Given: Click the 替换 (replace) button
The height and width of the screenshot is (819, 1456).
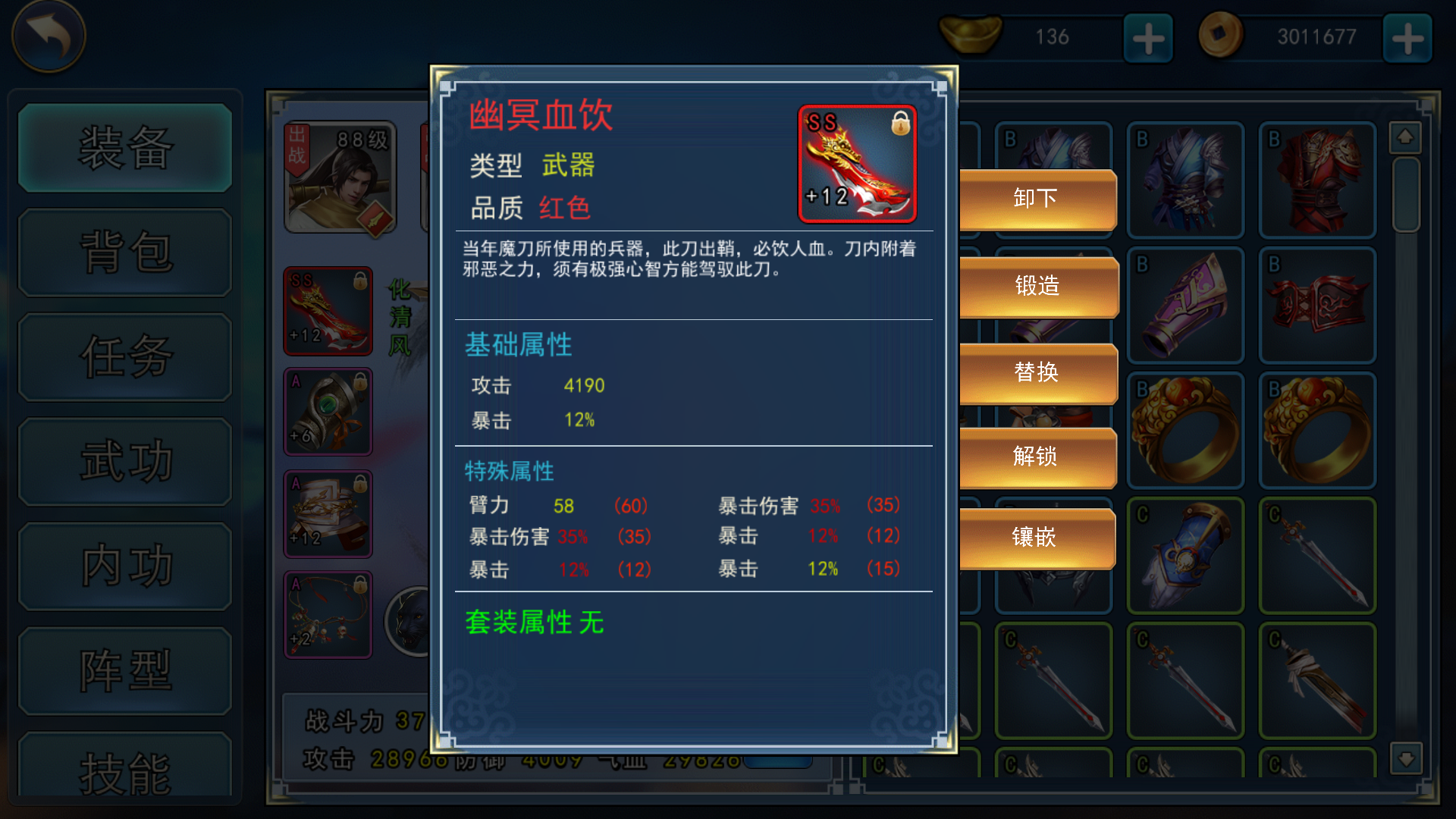Looking at the screenshot, I should [1037, 372].
